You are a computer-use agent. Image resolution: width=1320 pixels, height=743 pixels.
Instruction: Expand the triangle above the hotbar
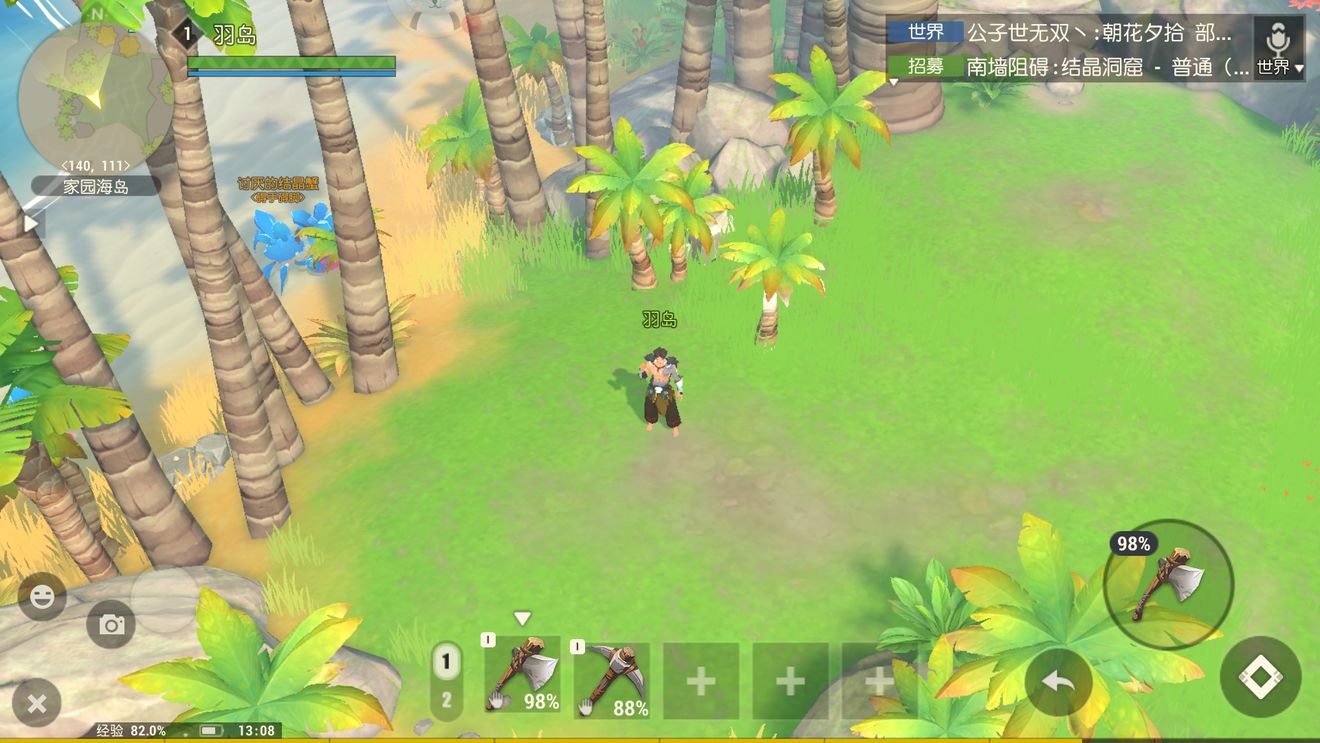pyautogui.click(x=521, y=618)
